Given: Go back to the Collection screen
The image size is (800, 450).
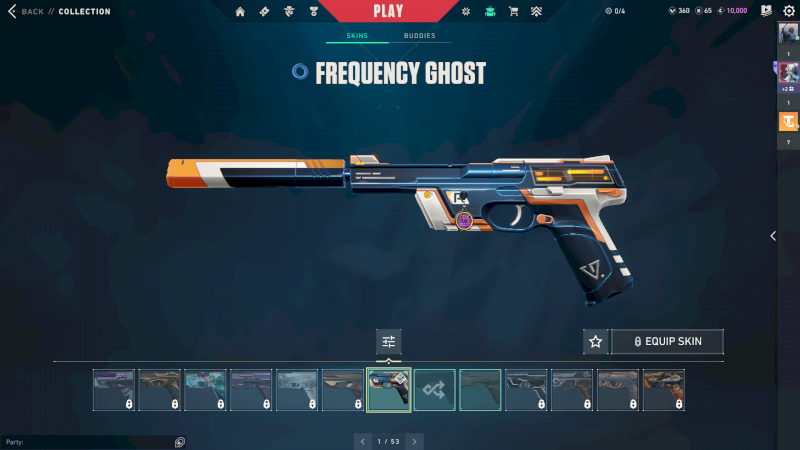Looking at the screenshot, I should [30, 12].
